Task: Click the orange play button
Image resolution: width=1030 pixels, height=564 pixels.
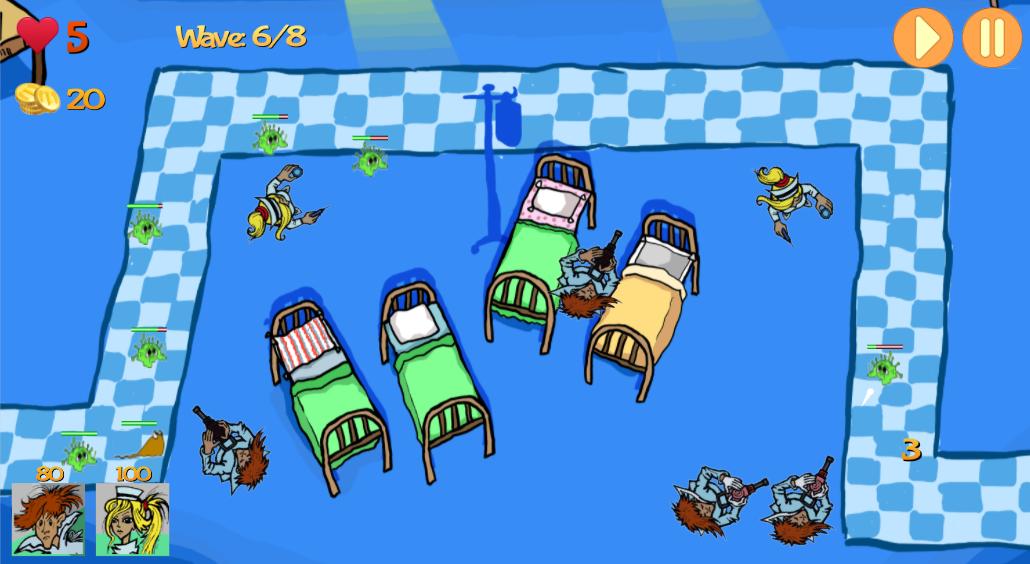Action: [922, 38]
